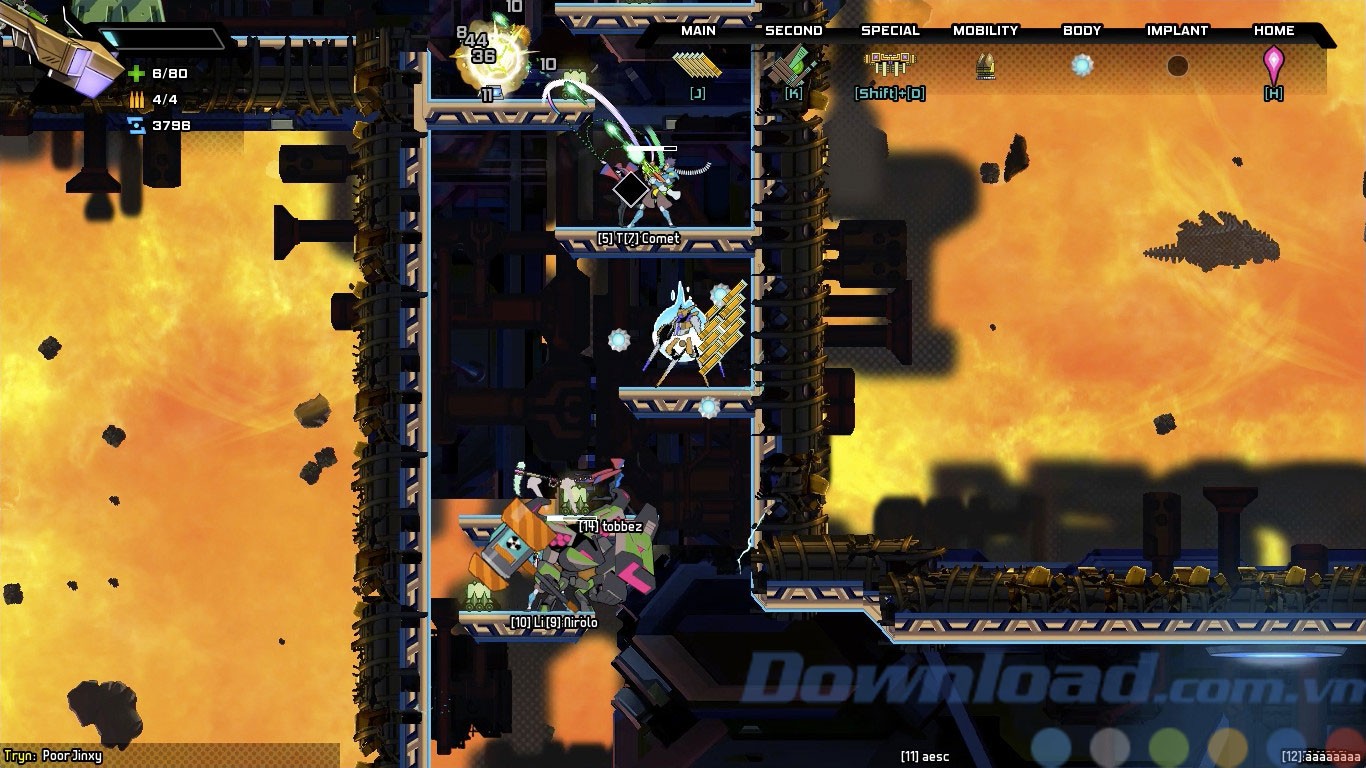
Task: Select the yellow player color circle
Action: point(1228,748)
